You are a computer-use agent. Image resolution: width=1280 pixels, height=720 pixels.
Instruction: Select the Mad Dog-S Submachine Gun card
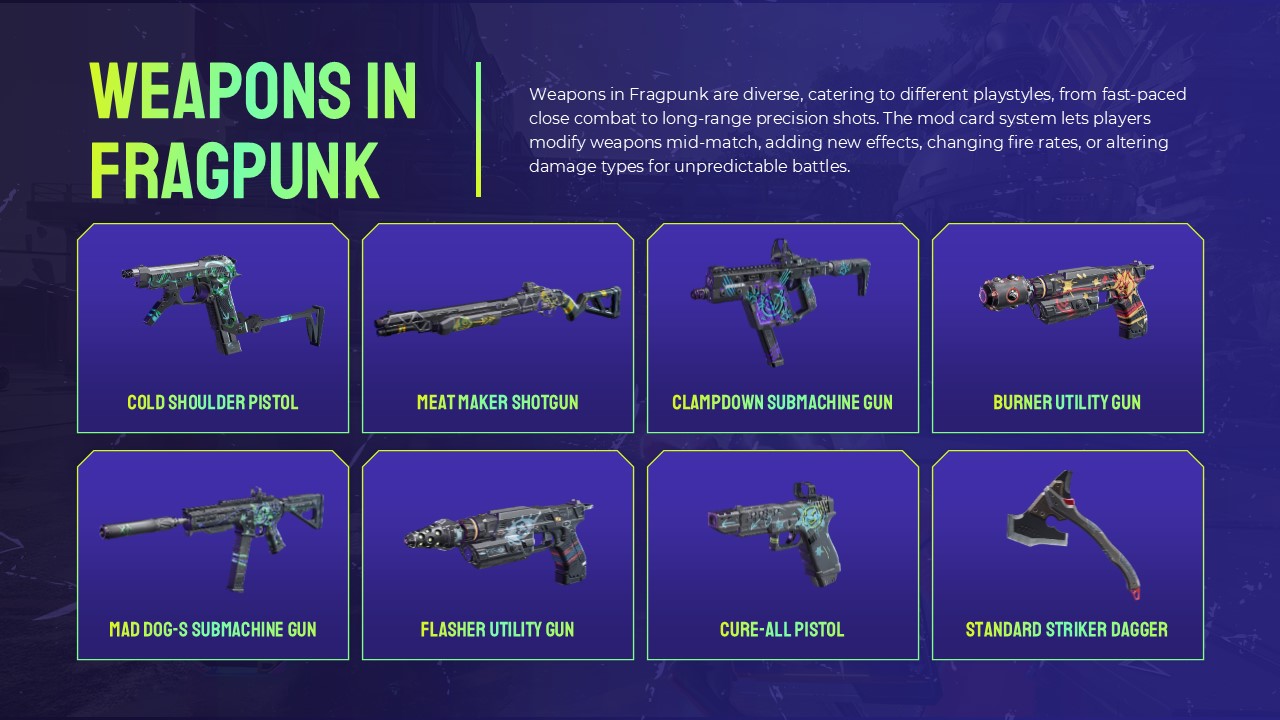(213, 555)
